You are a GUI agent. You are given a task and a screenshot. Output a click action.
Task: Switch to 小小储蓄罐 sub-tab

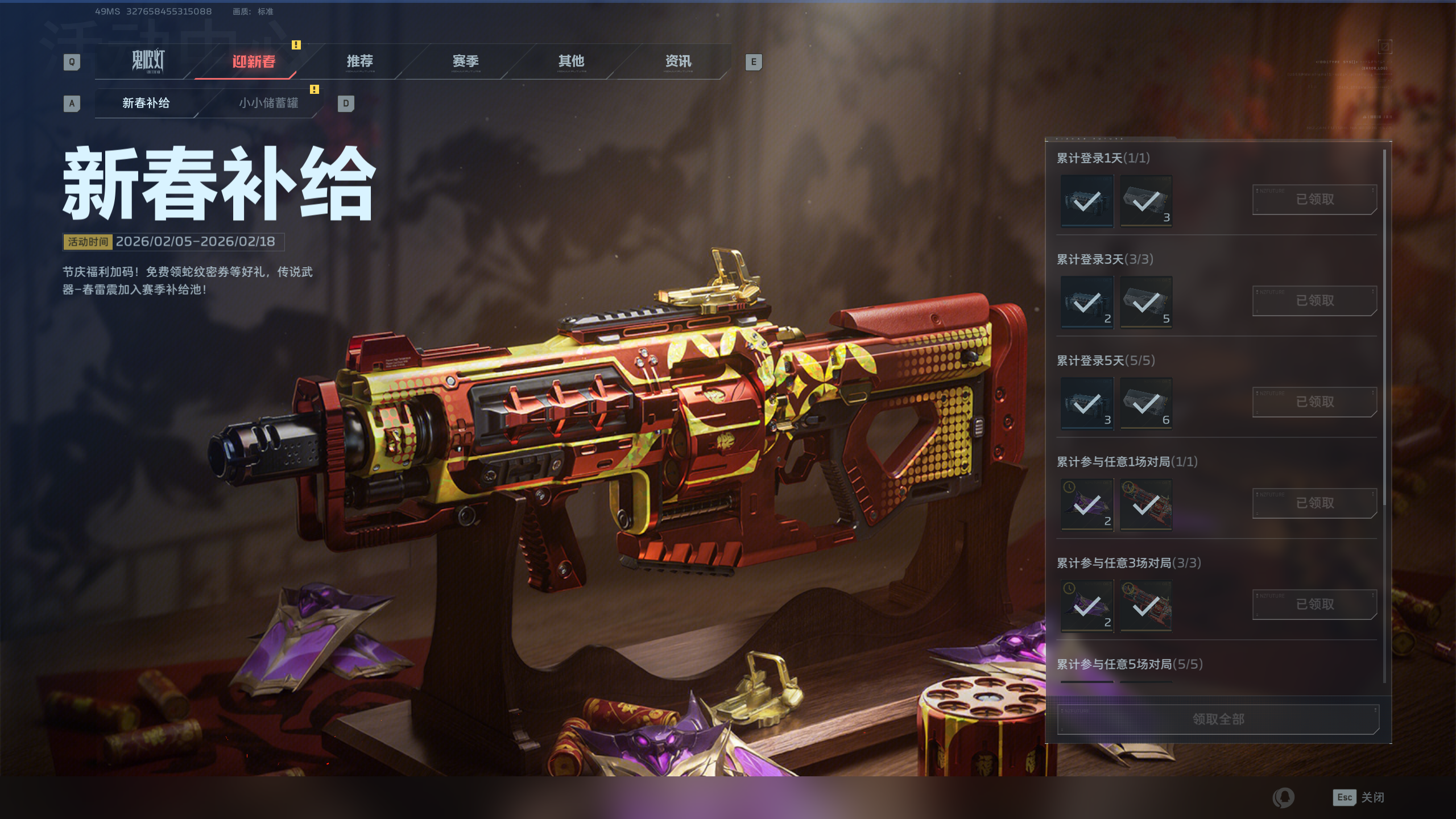click(268, 103)
